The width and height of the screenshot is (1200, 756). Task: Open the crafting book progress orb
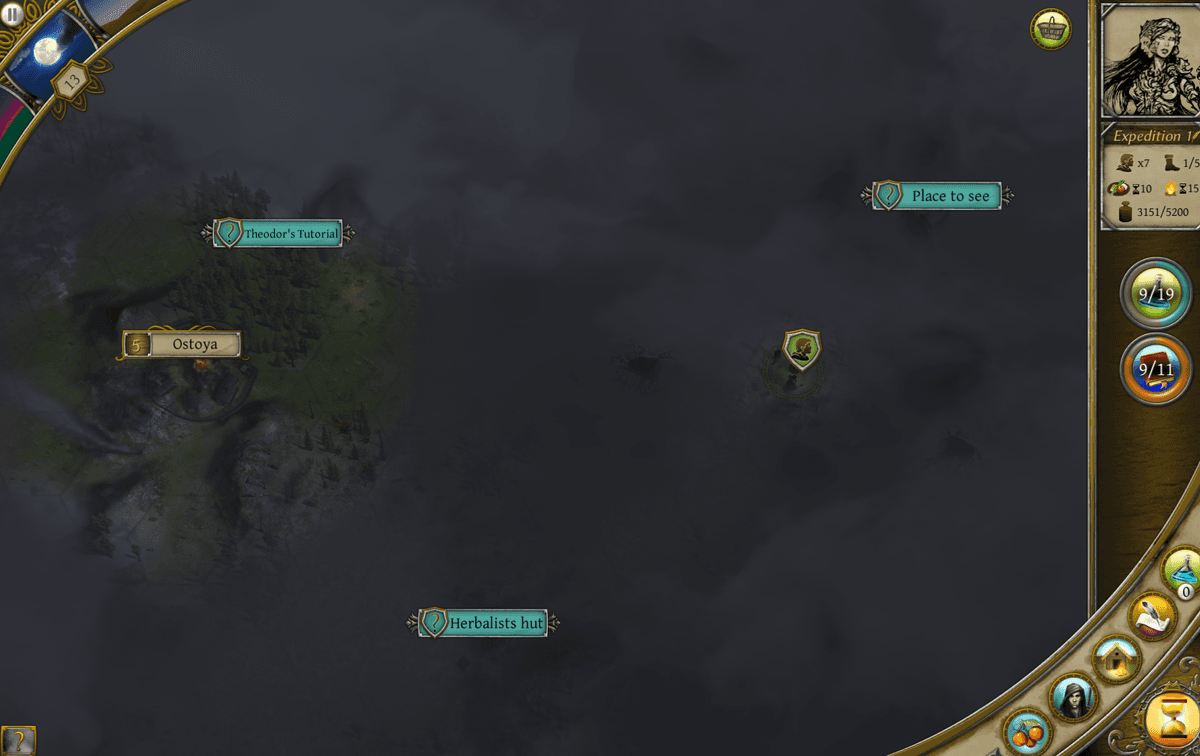[1155, 369]
